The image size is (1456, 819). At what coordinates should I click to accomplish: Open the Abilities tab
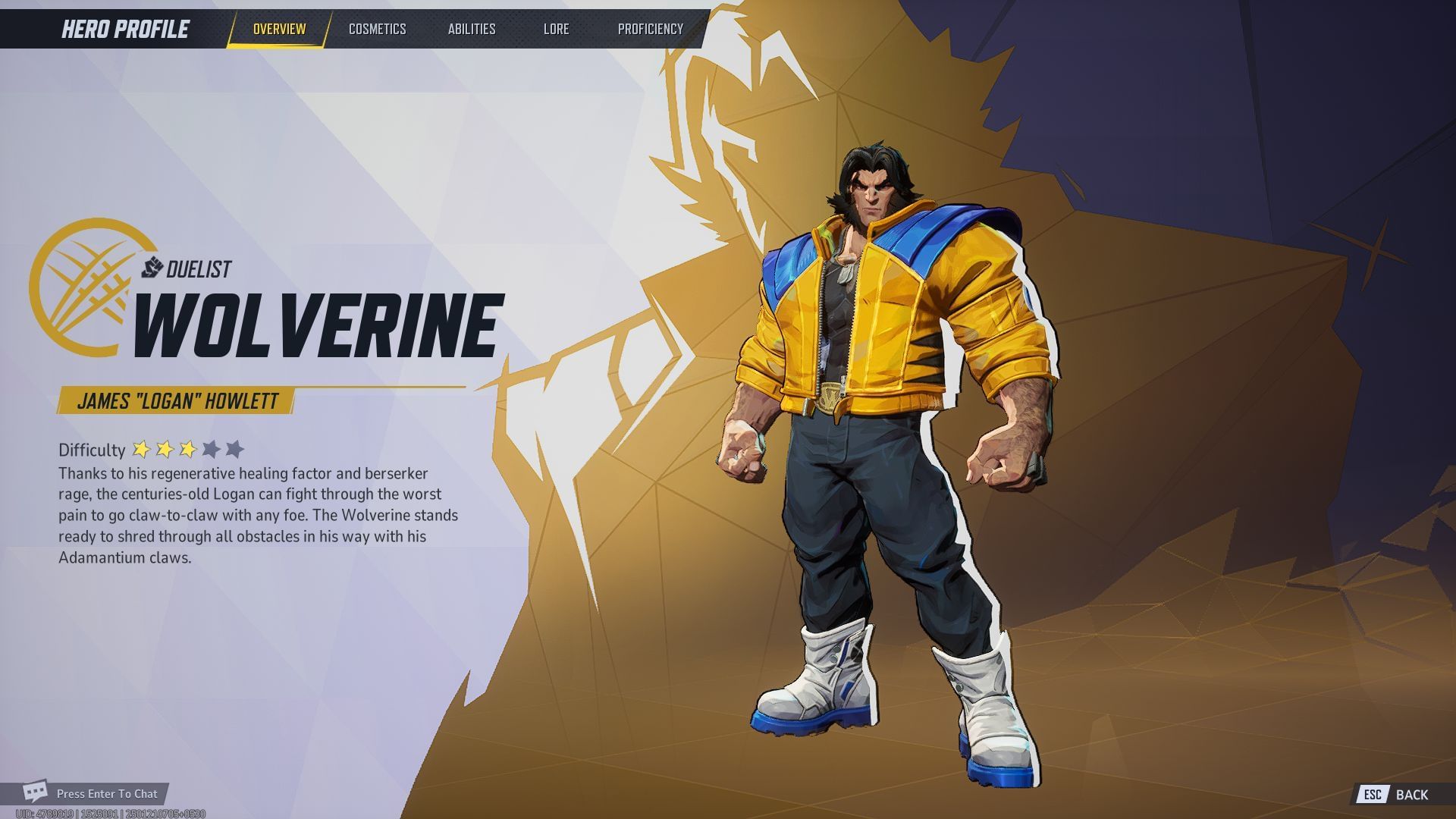472,29
